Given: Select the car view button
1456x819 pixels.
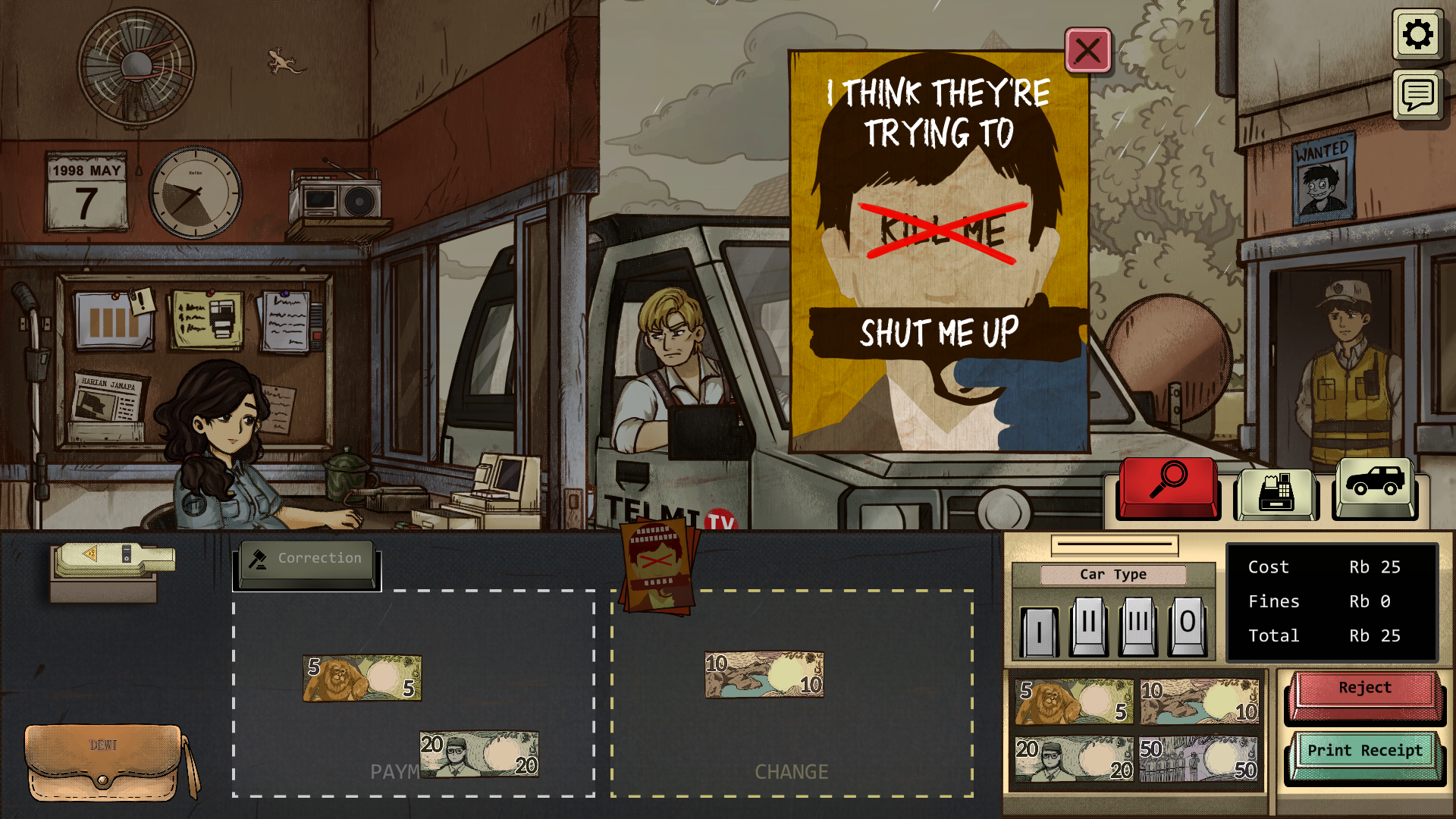Looking at the screenshot, I should pyautogui.click(x=1374, y=485).
